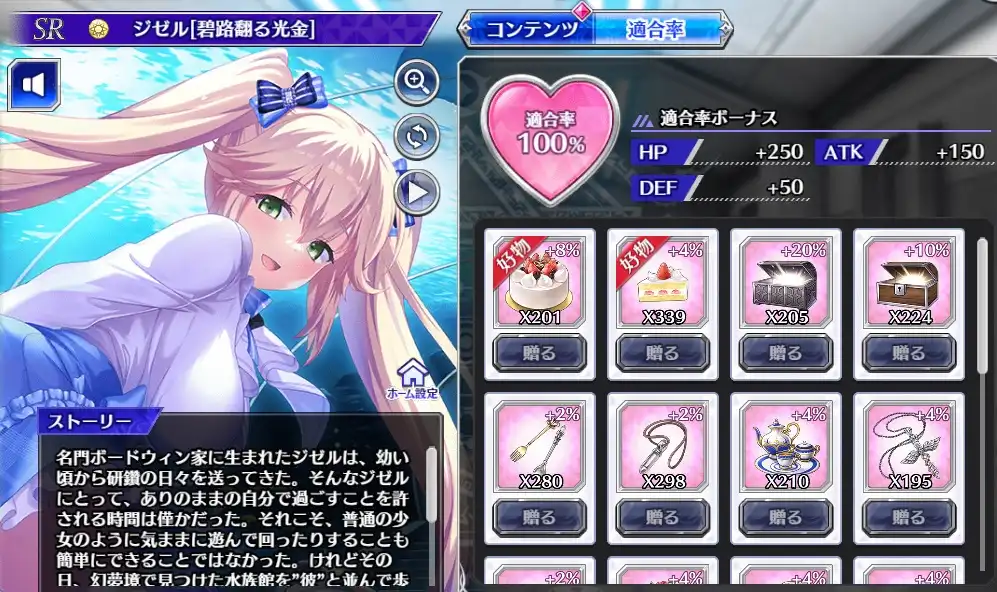Give the strawberry cake slice x339
The image size is (997, 592).
662,353
